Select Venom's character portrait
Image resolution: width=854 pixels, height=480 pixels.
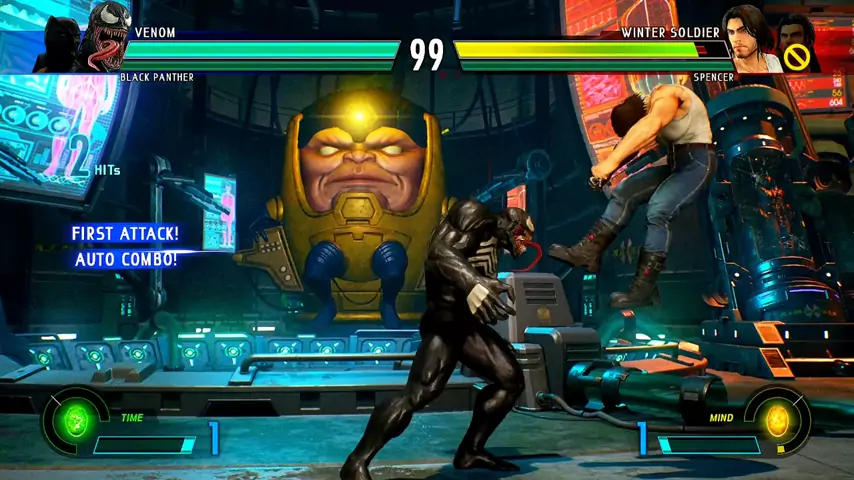pyautogui.click(x=109, y=37)
